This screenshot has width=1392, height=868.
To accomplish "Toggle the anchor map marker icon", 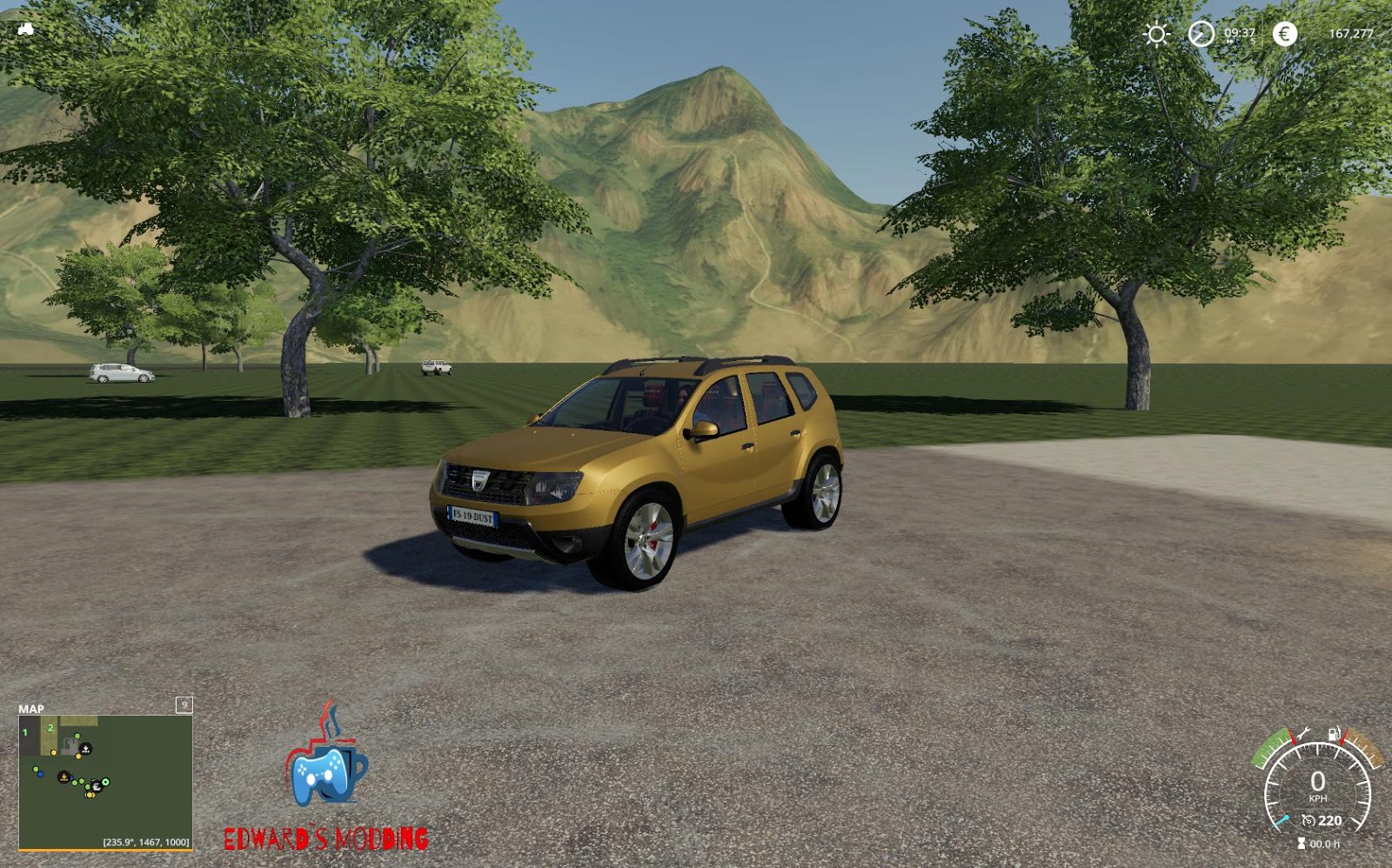I will pyautogui.click(x=85, y=748).
